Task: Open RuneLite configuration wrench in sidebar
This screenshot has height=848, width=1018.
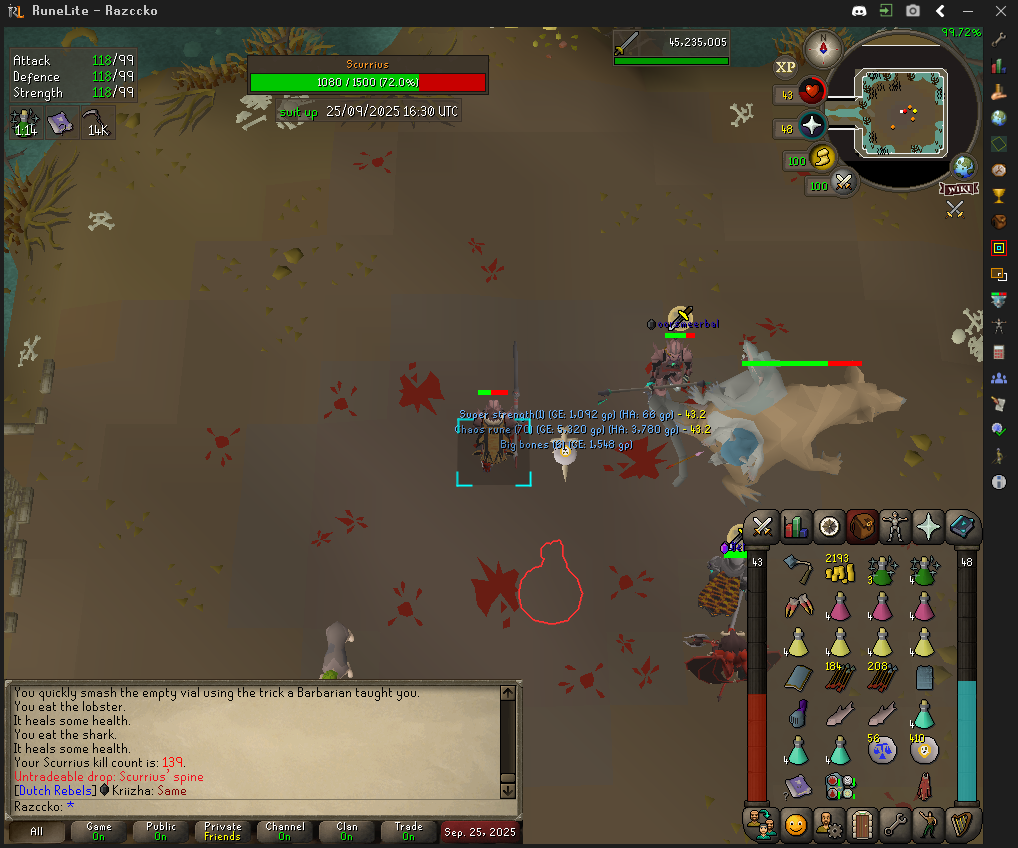Action: 999,41
